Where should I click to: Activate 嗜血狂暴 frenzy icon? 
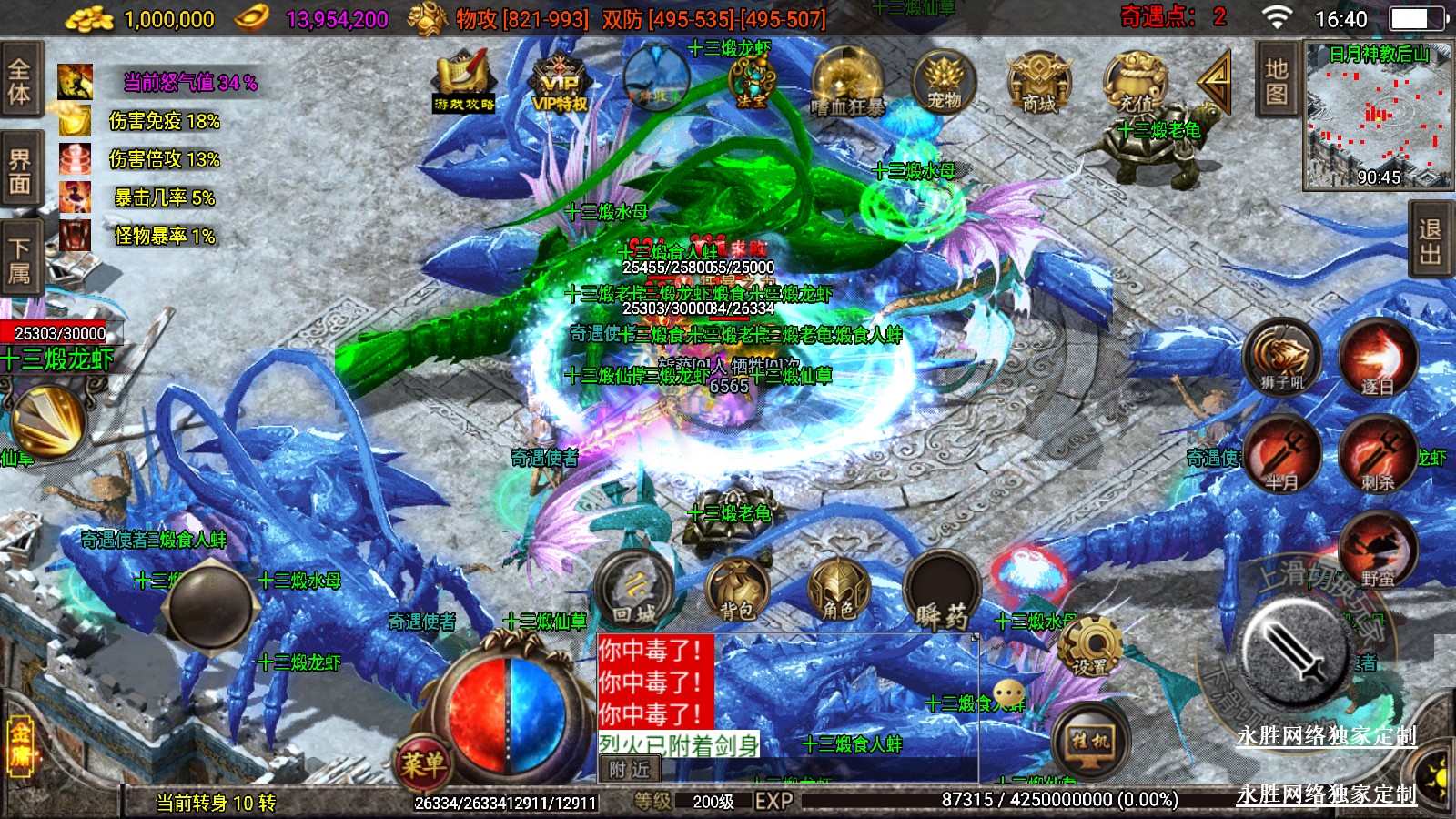[847, 84]
